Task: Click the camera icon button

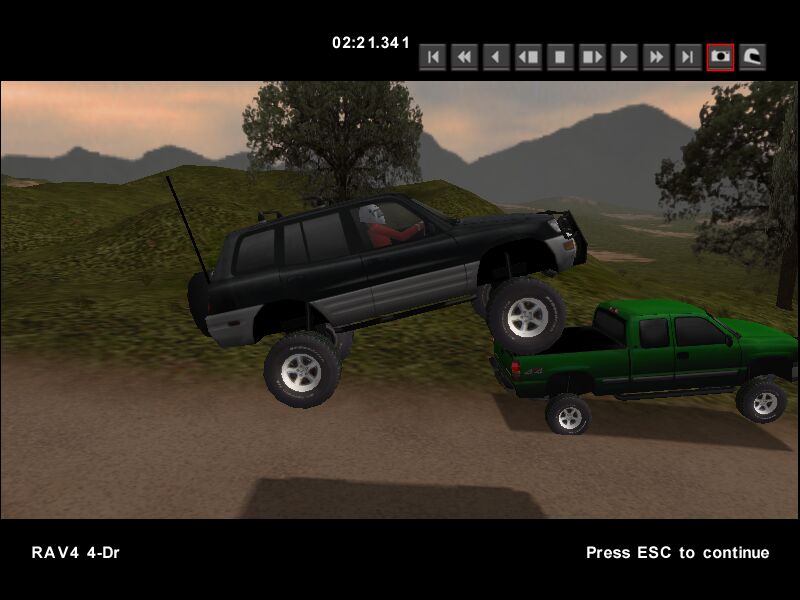Action: tap(720, 57)
